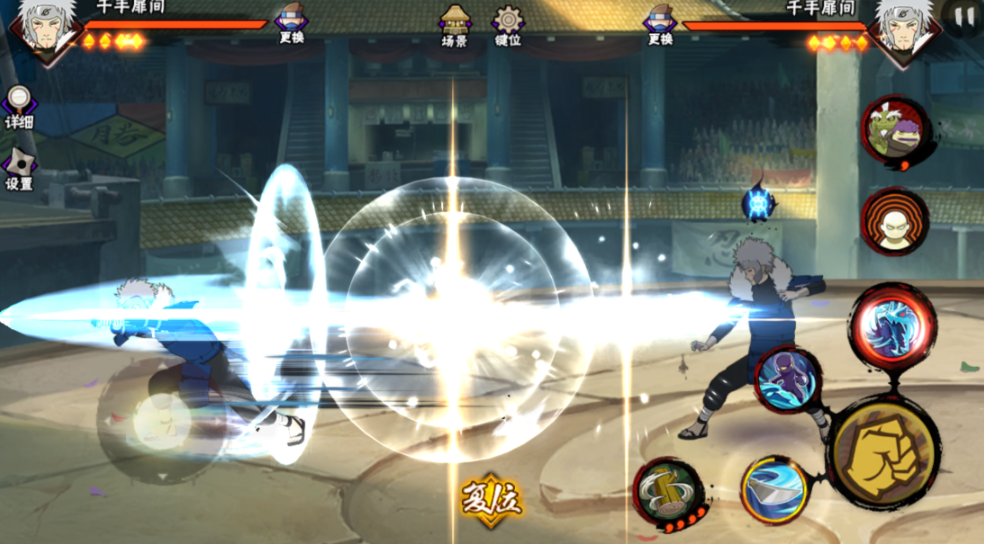Change your own character with 更换
The image size is (984, 544).
tap(291, 23)
